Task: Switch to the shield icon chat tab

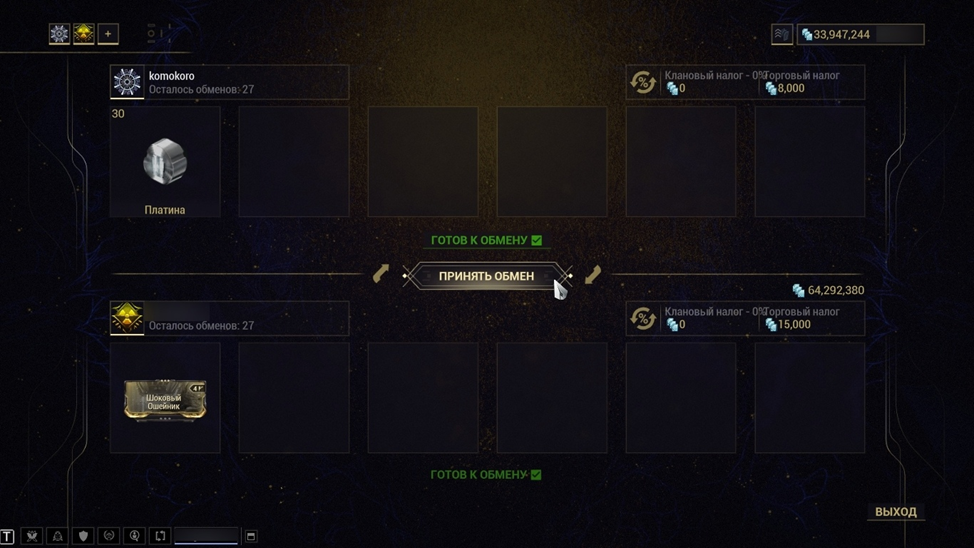Action: (x=84, y=537)
